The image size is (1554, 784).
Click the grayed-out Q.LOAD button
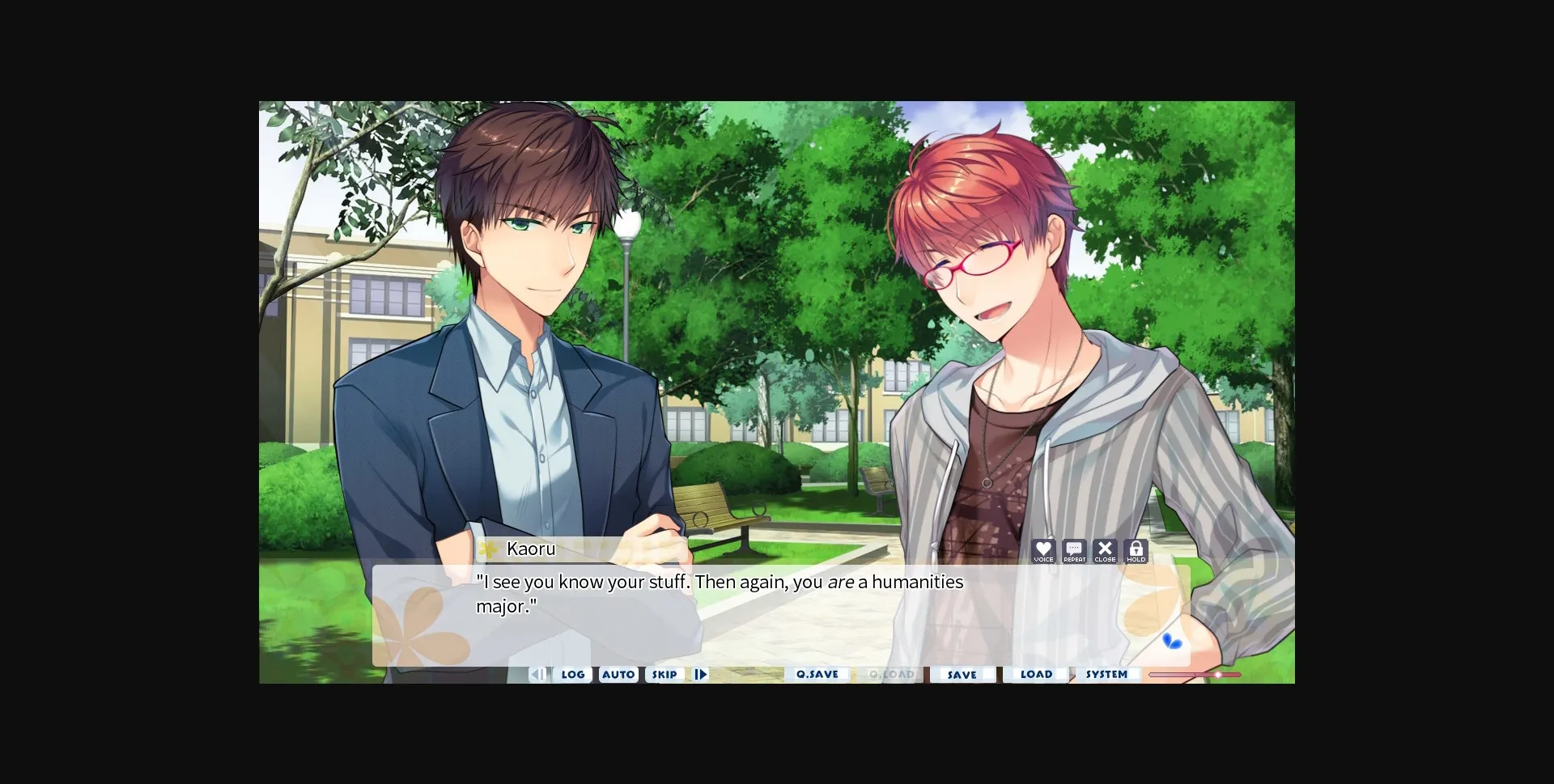pyautogui.click(x=890, y=674)
